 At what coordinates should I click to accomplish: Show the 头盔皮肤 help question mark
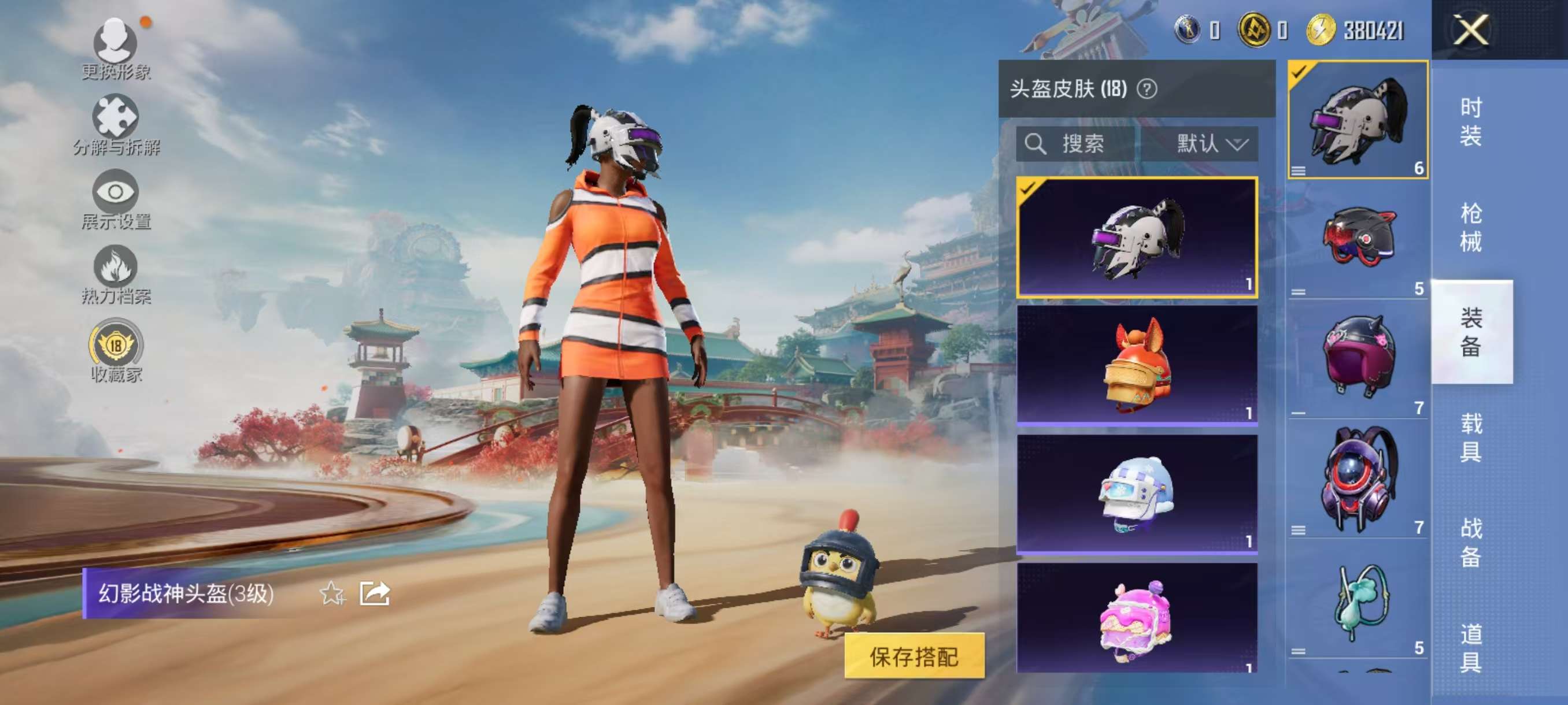(1147, 90)
